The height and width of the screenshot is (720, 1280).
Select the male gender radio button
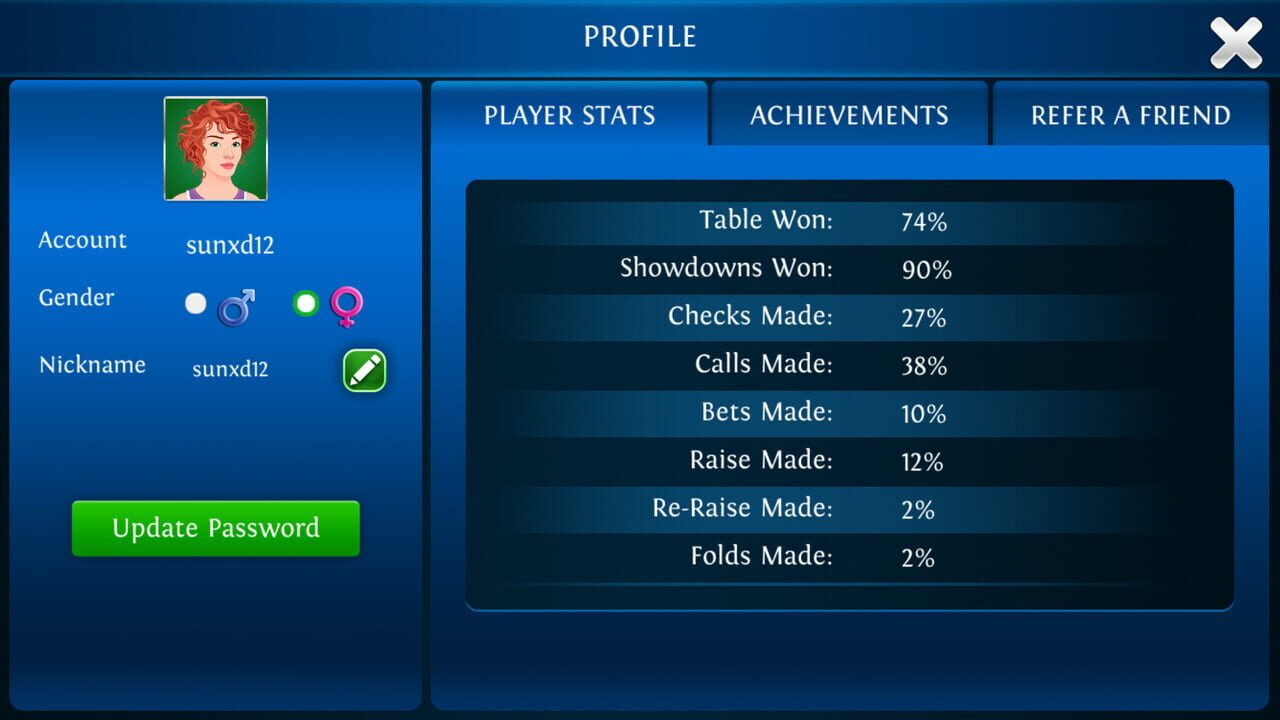tap(195, 303)
